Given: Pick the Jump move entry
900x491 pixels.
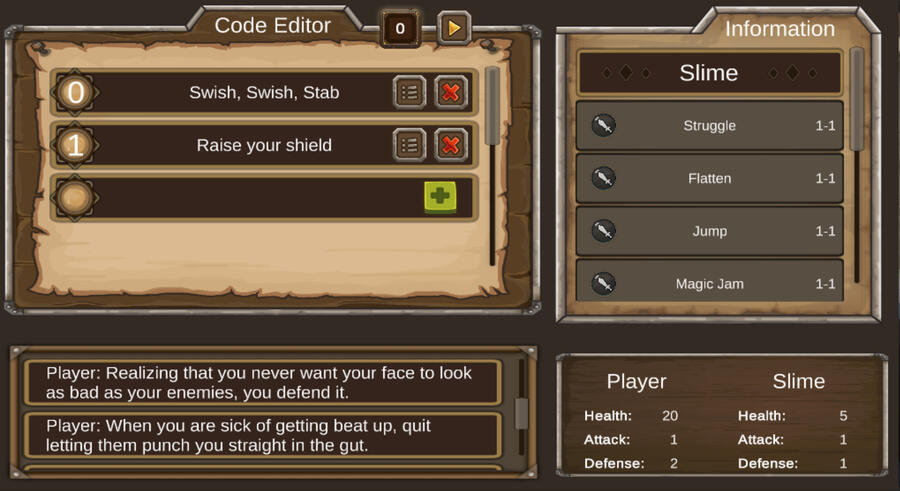Looking at the screenshot, I should [x=709, y=232].
